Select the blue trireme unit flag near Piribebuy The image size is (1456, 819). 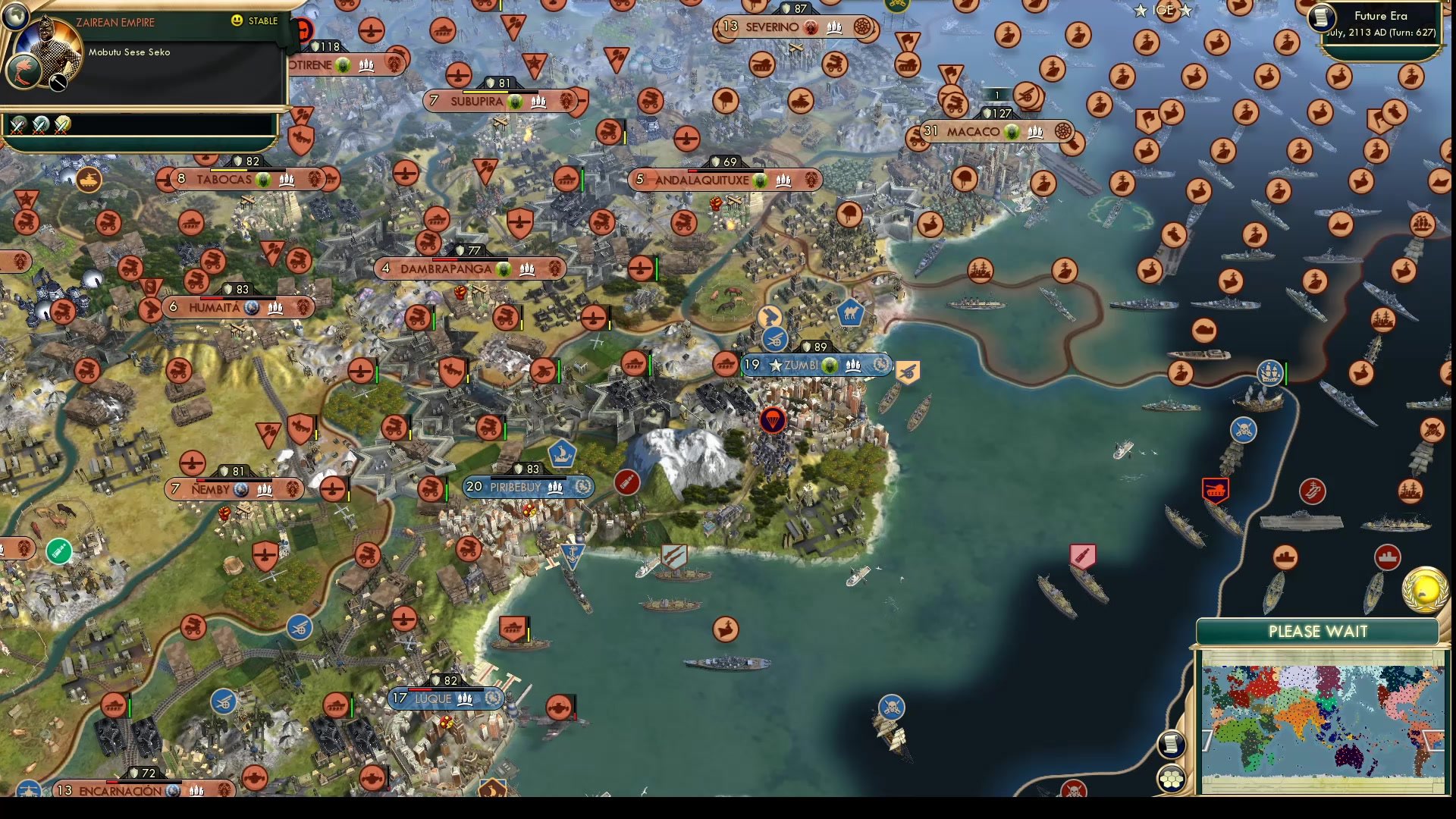pos(561,453)
